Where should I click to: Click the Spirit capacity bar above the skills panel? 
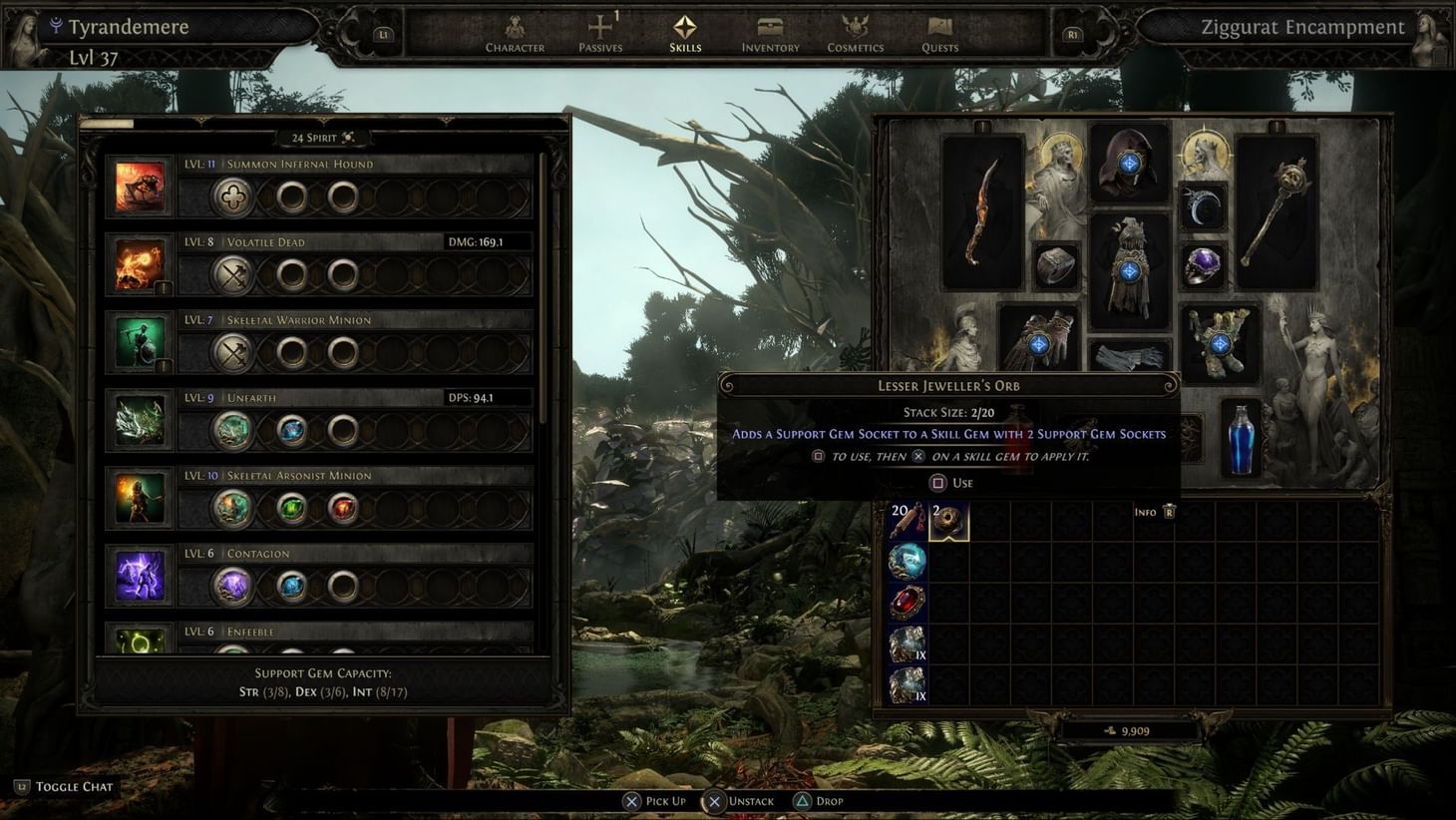pyautogui.click(x=115, y=122)
